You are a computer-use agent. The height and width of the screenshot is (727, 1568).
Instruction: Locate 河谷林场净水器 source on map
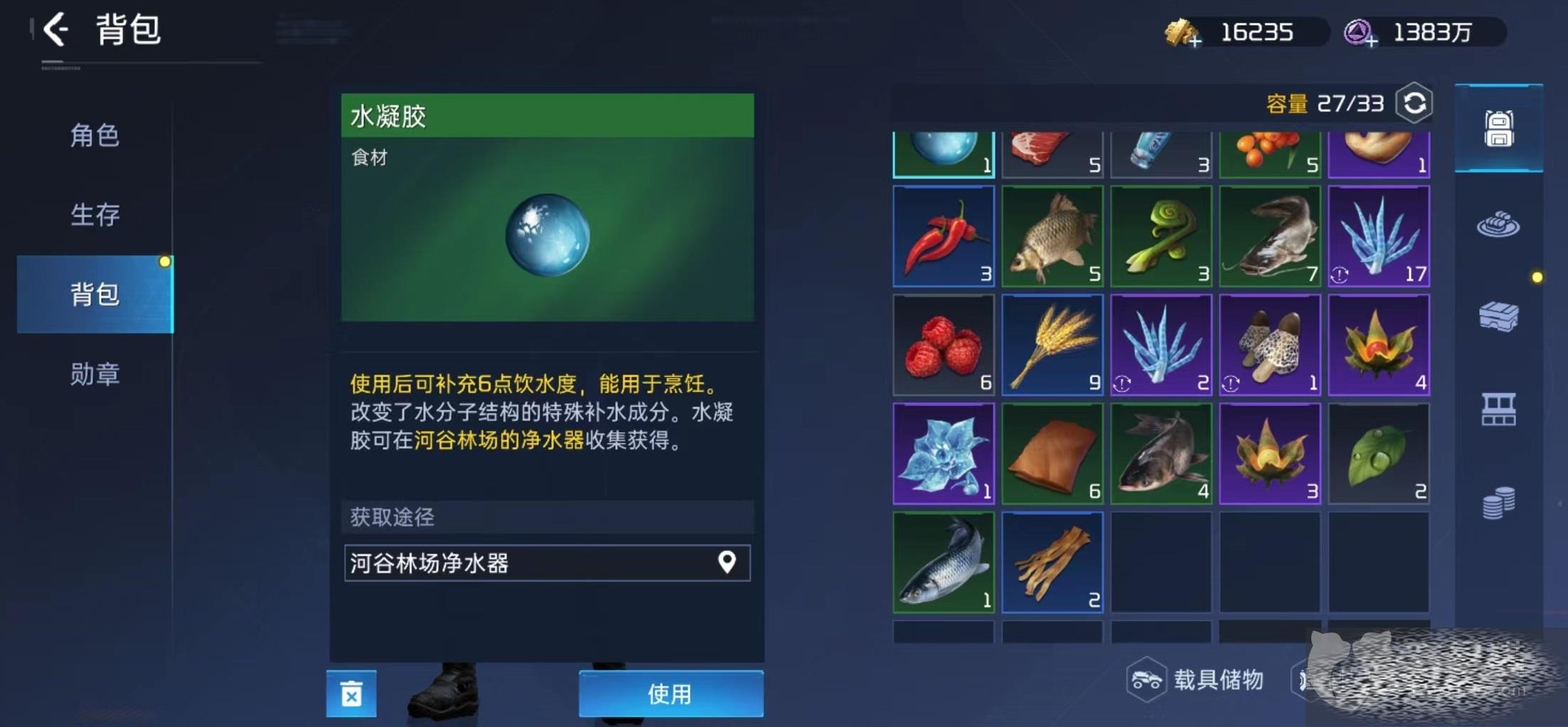click(x=726, y=563)
